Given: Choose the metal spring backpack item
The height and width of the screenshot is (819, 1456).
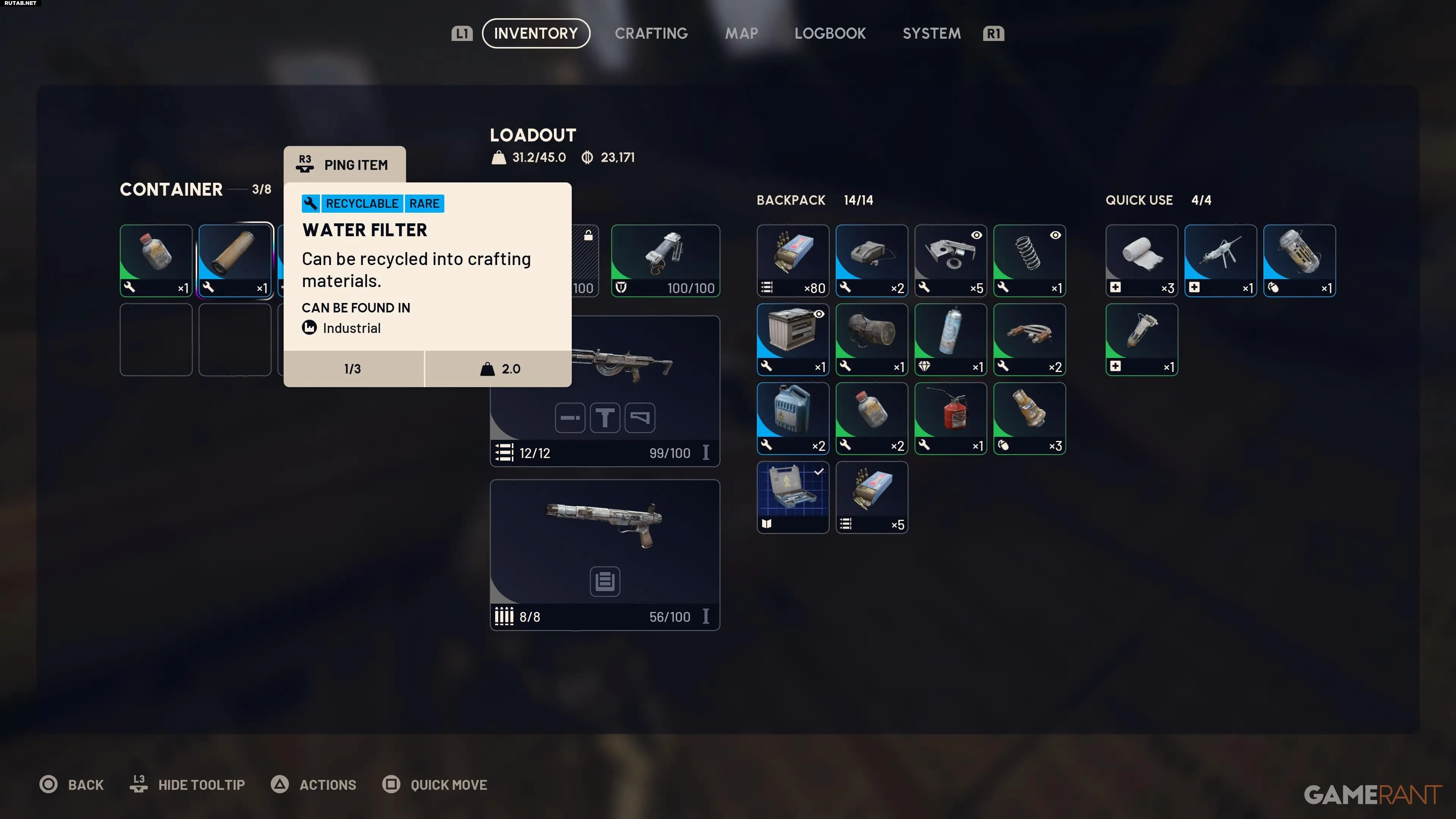Looking at the screenshot, I should pyautogui.click(x=1029, y=260).
